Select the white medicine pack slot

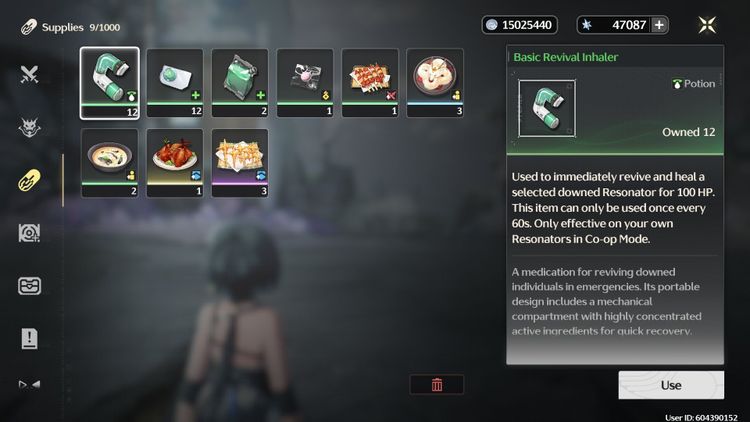(x=174, y=82)
